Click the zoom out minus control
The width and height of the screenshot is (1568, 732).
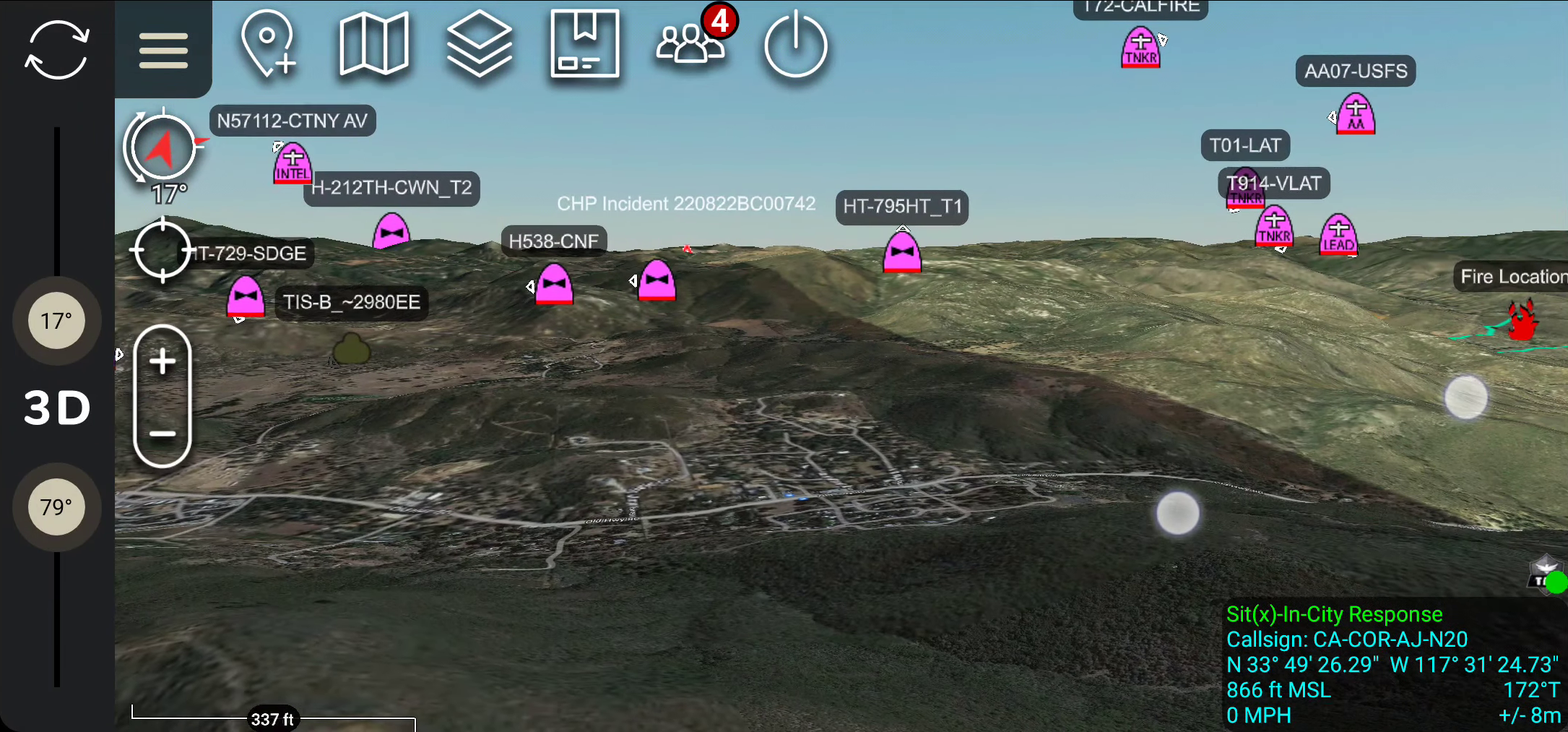[x=162, y=434]
